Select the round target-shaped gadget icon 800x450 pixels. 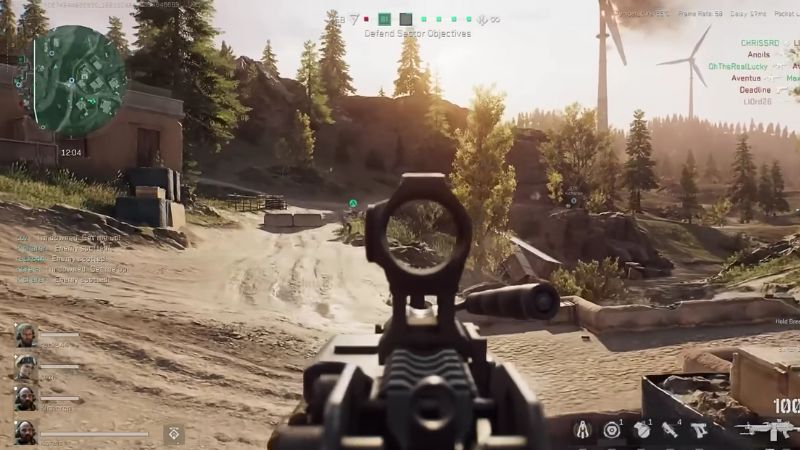pyautogui.click(x=611, y=430)
